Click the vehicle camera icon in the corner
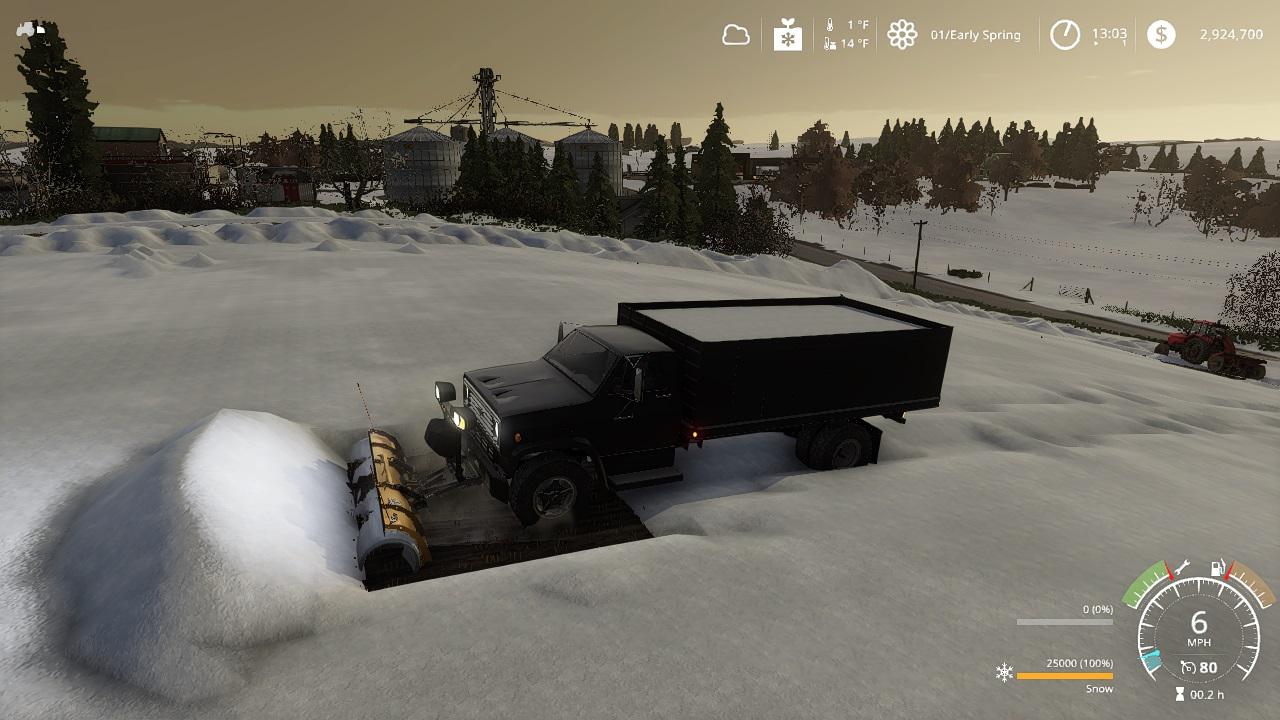The height and width of the screenshot is (720, 1280). pyautogui.click(x=30, y=30)
